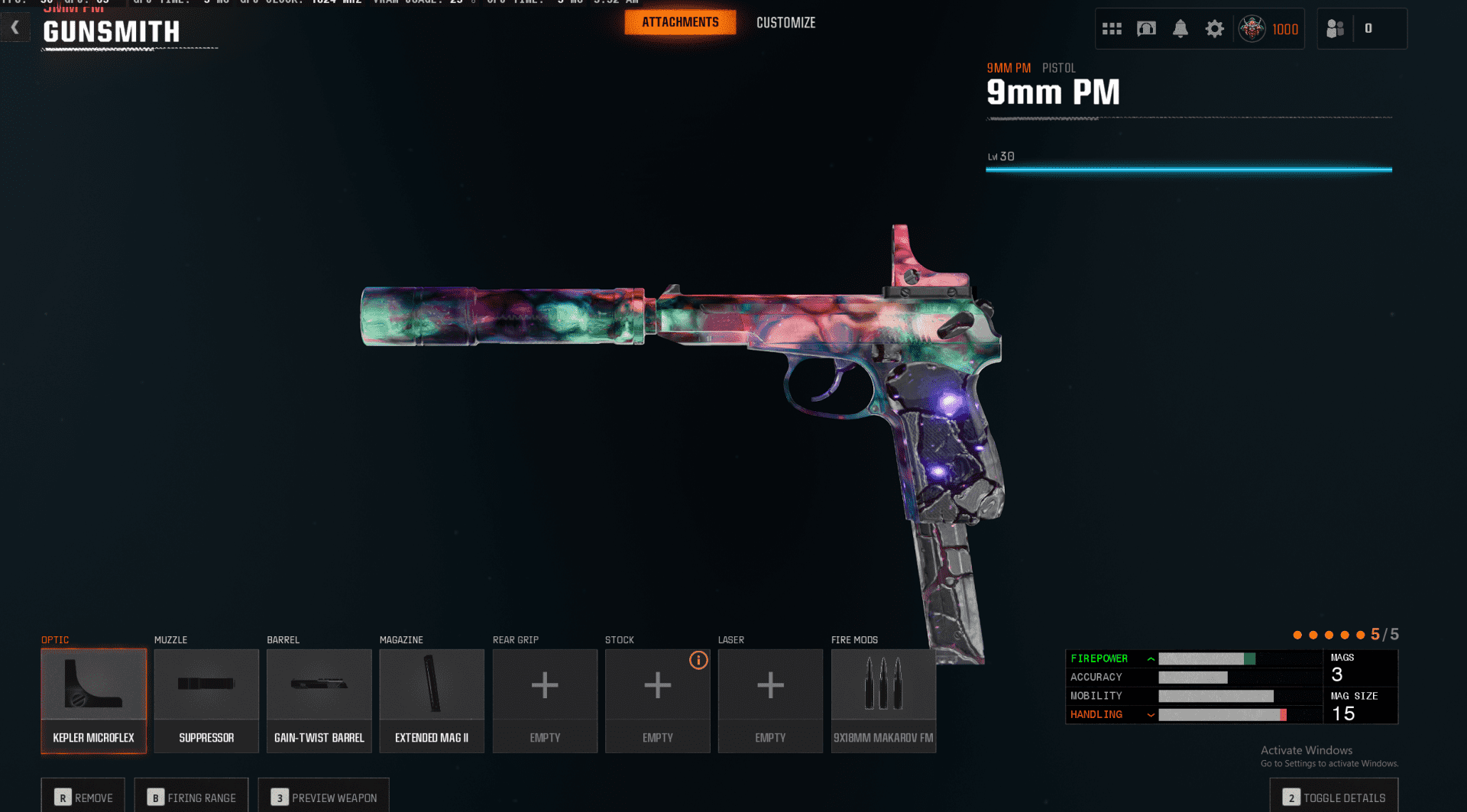The image size is (1467, 812).
Task: Open the social friends panel
Action: (x=1336, y=29)
